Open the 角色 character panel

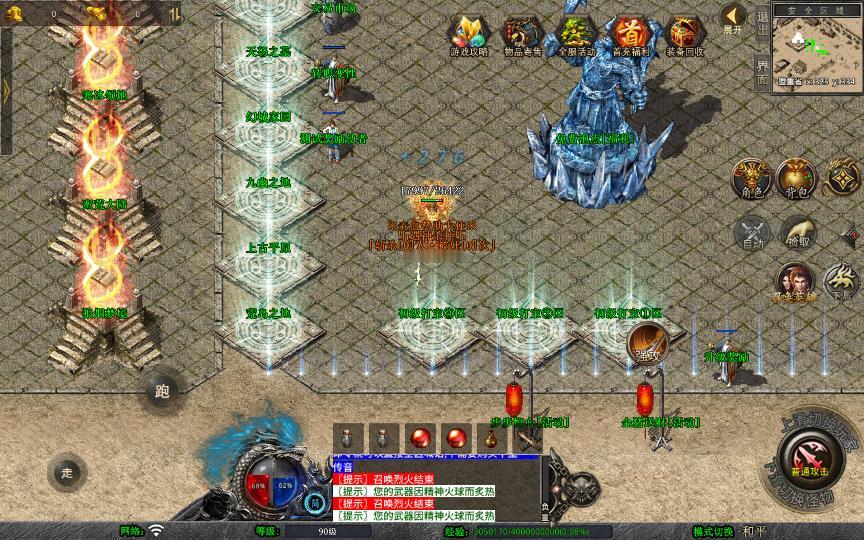tap(752, 178)
